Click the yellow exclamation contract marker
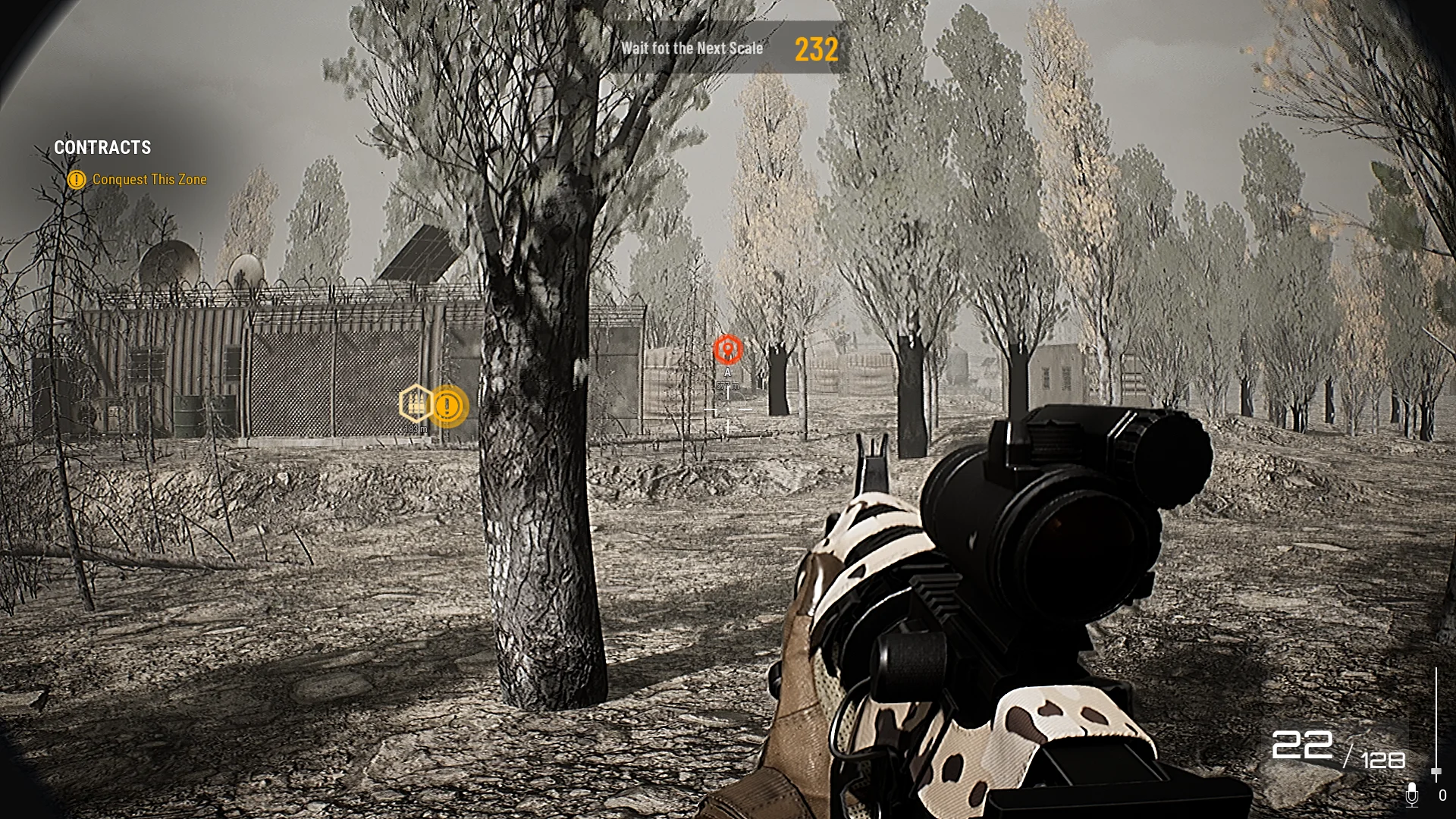This screenshot has height=819, width=1456. click(x=448, y=406)
